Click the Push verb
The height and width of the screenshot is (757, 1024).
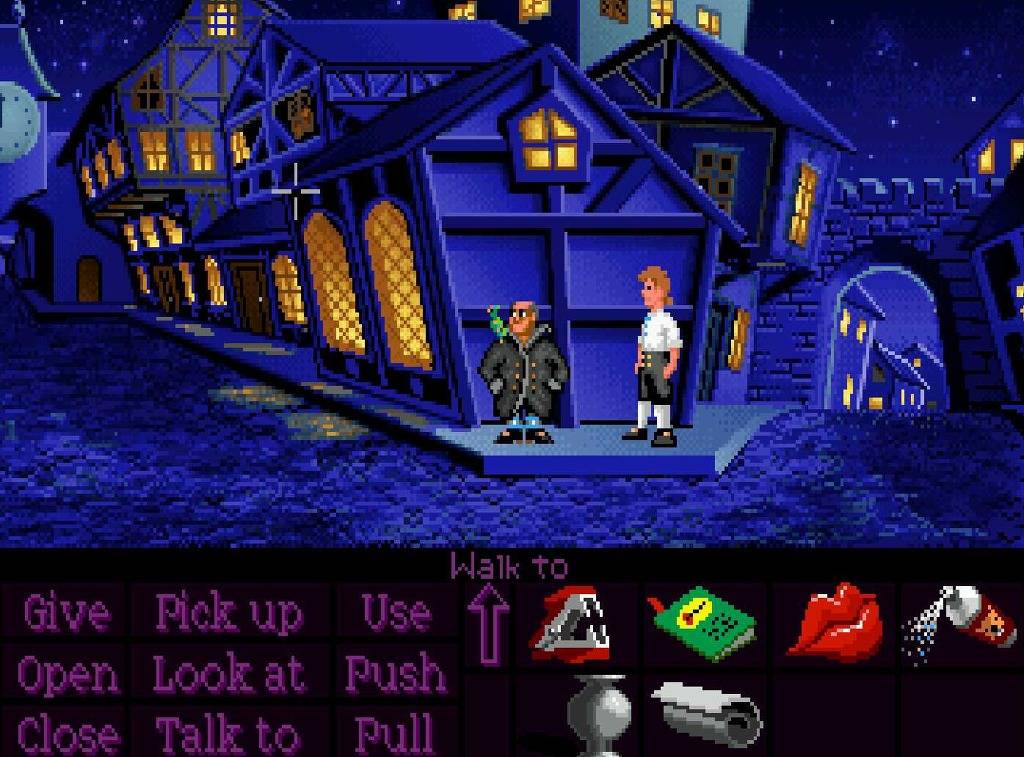coord(395,675)
